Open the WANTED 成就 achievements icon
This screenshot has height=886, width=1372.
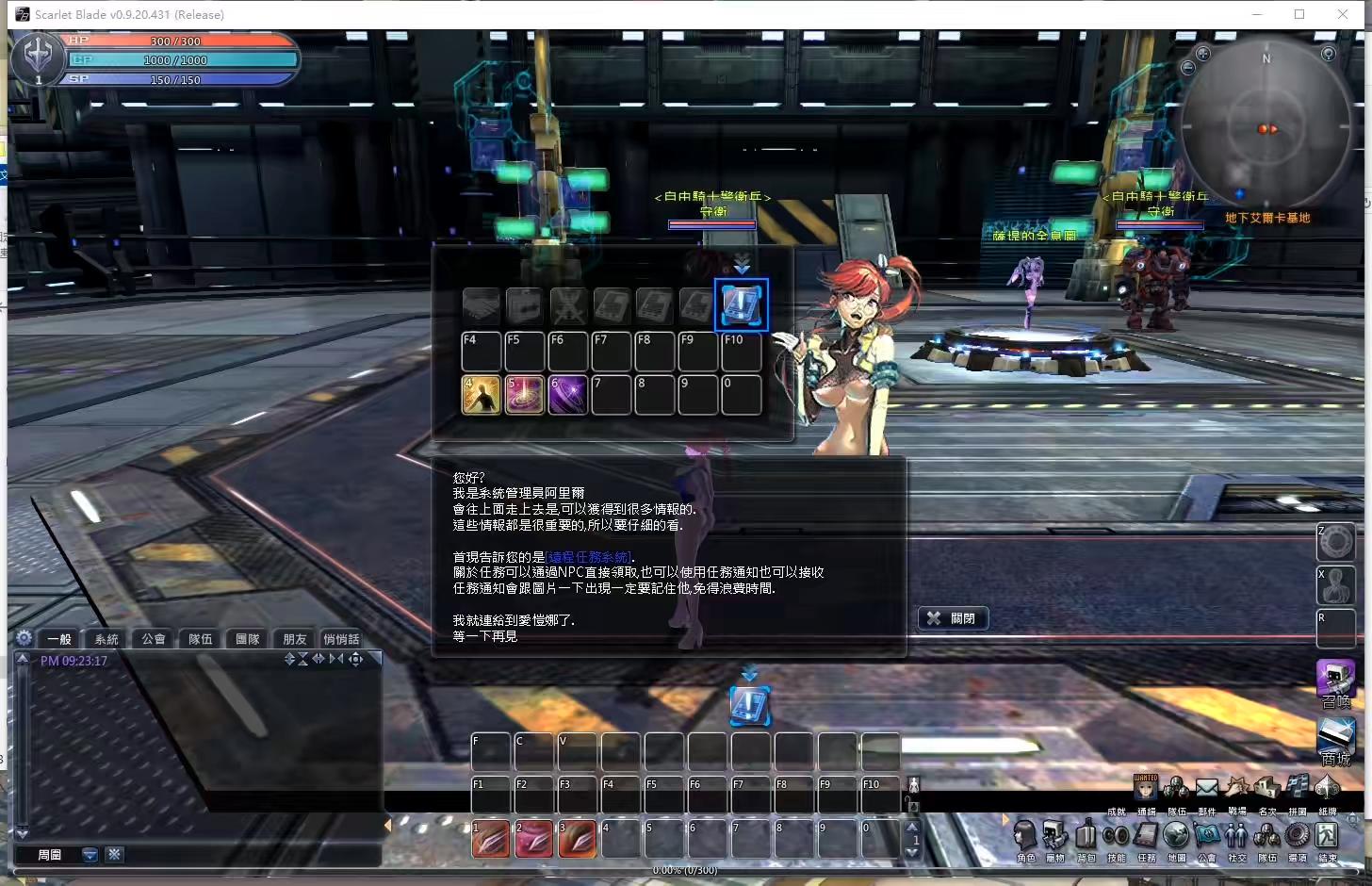tap(1146, 787)
